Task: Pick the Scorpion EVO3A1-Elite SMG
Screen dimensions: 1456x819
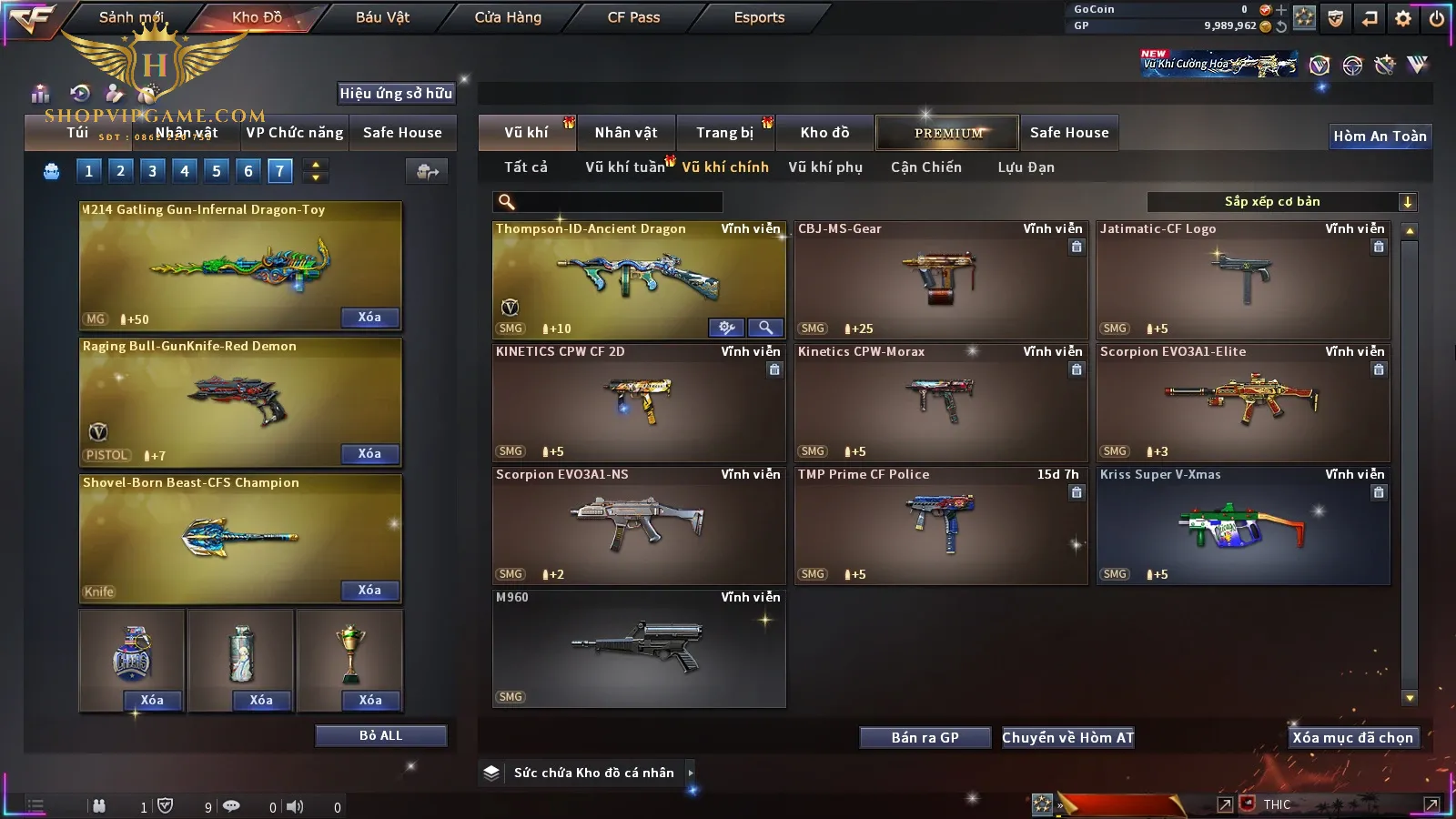Action: click(x=1243, y=400)
